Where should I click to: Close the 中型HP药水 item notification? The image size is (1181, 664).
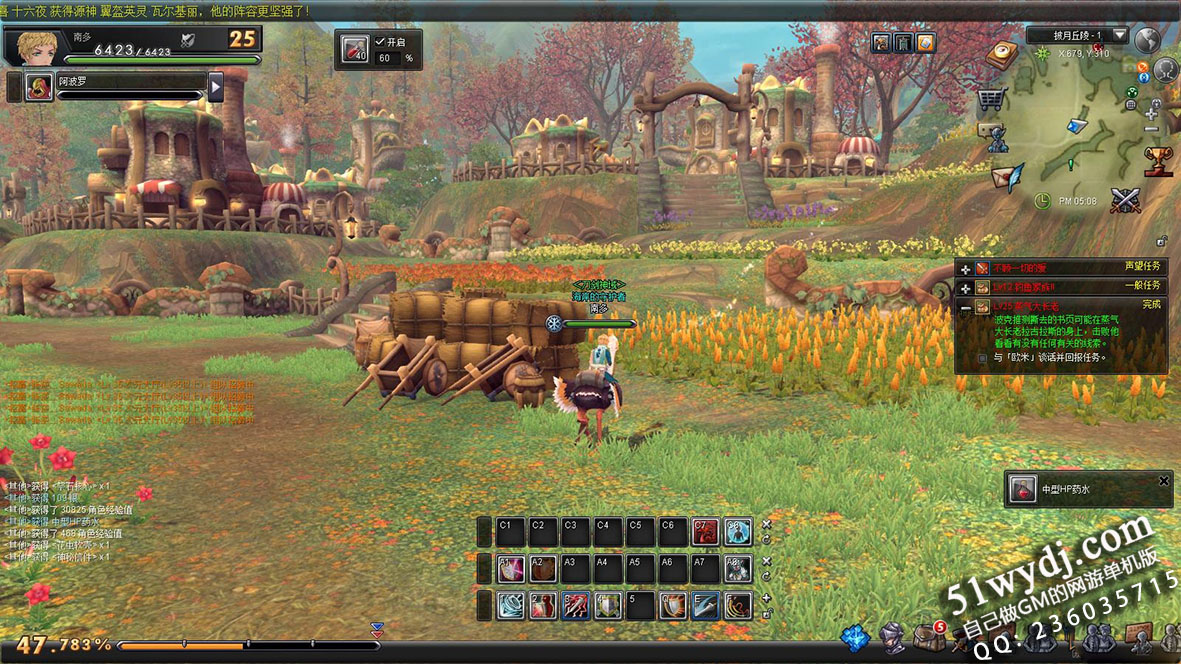coord(1163,481)
